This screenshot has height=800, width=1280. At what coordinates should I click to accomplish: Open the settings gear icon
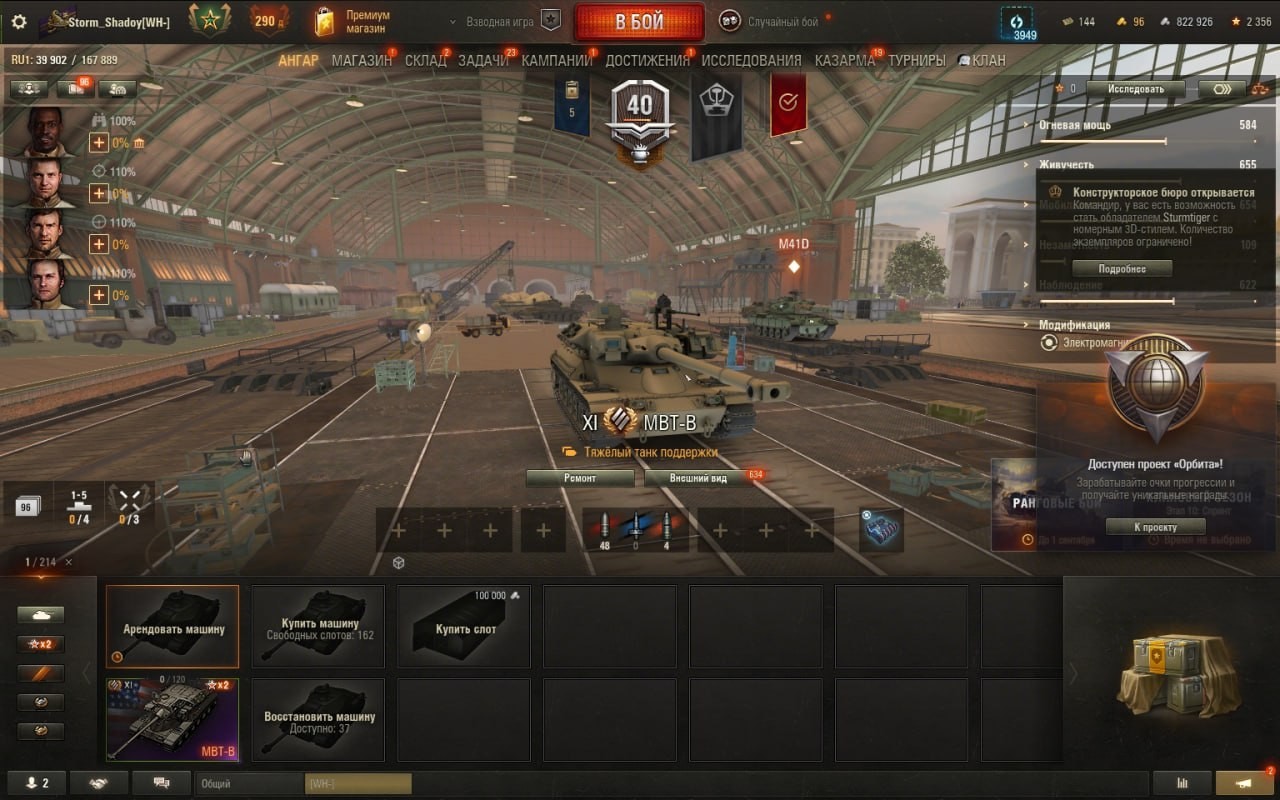(19, 21)
